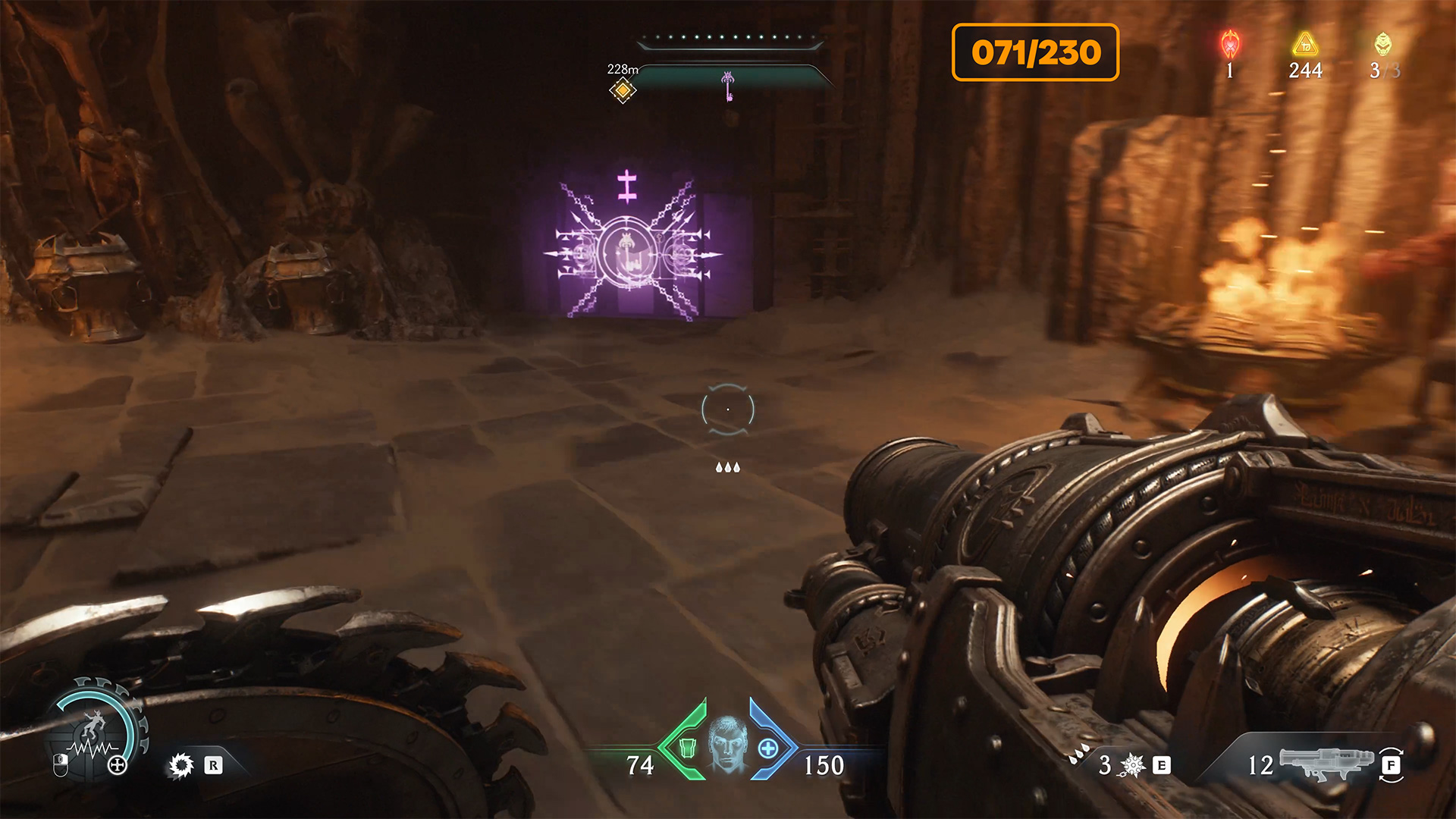Activate the spiked melee ability icon
The width and height of the screenshot is (1456, 819).
click(181, 765)
